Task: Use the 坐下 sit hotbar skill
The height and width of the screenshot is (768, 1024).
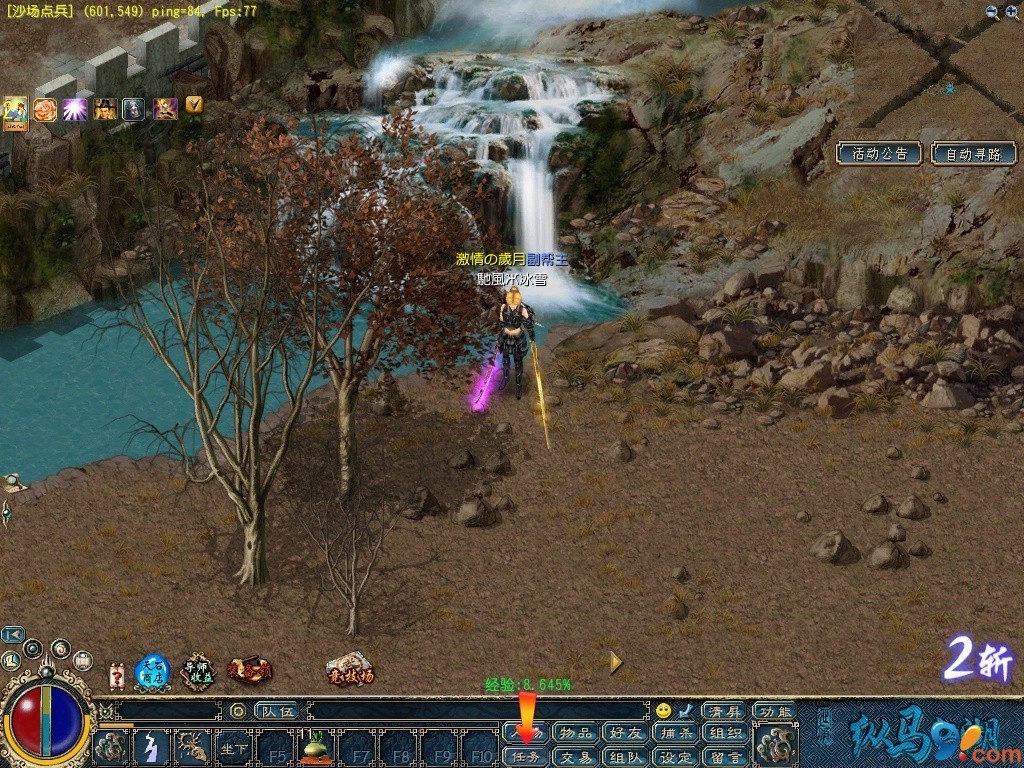Action: (234, 748)
